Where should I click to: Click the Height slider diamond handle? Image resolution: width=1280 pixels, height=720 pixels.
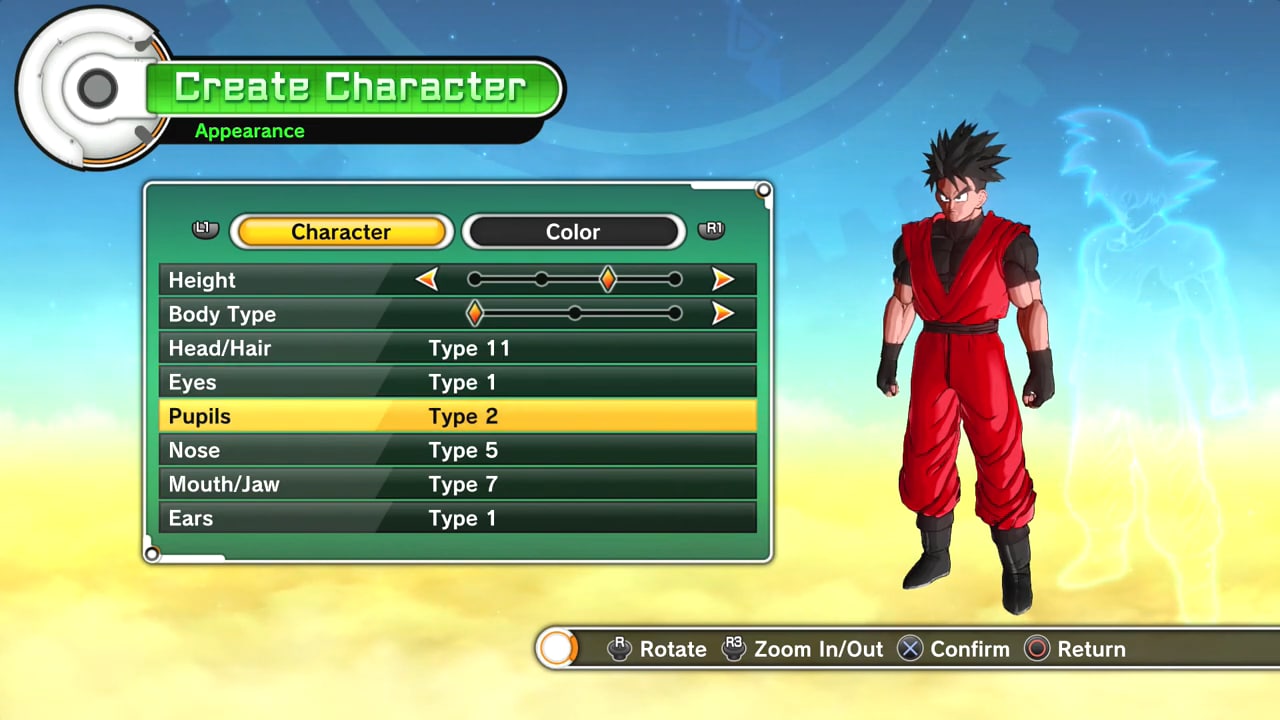tap(607, 280)
